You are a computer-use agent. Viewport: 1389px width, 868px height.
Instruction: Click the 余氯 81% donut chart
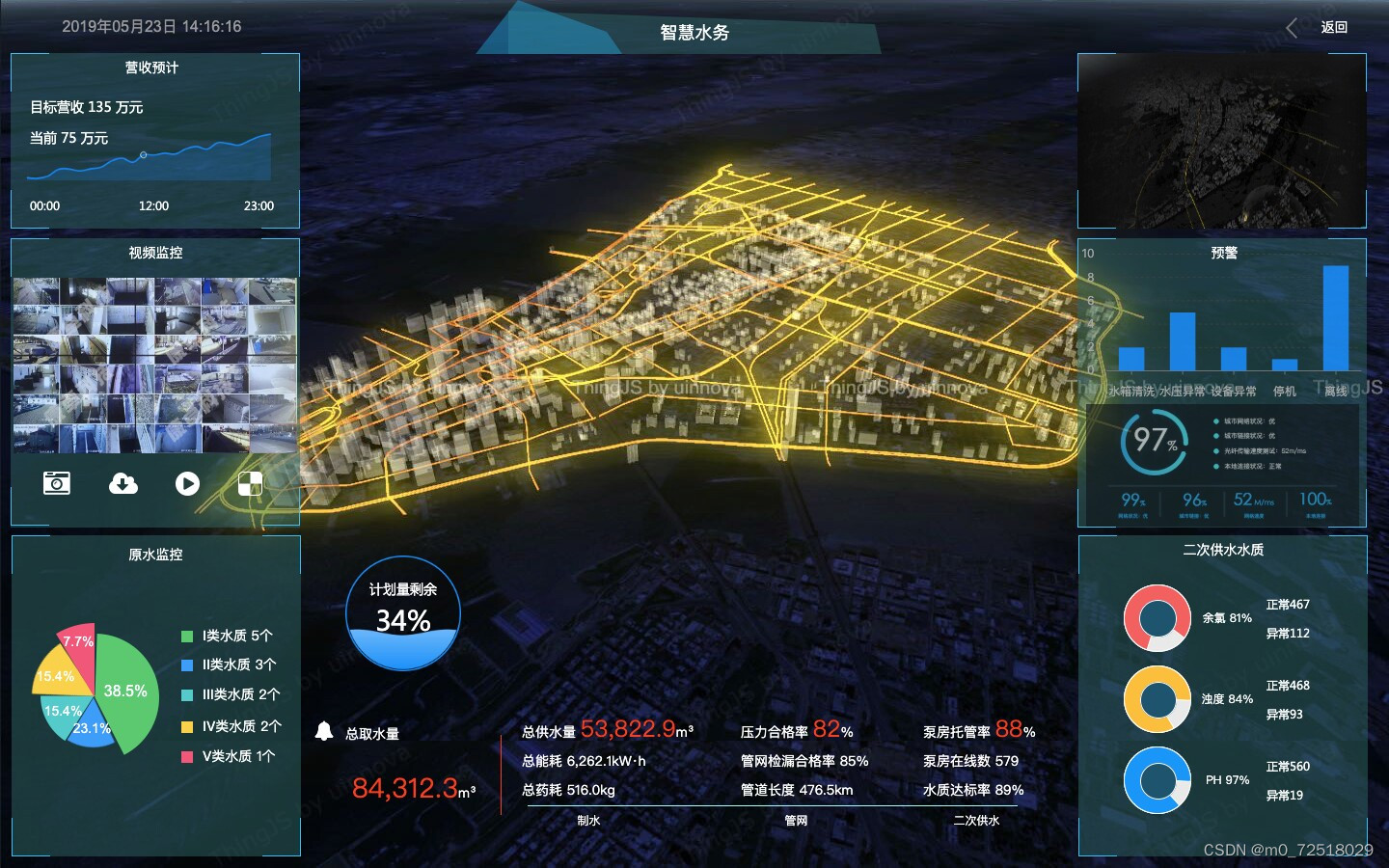pyautogui.click(x=1157, y=618)
